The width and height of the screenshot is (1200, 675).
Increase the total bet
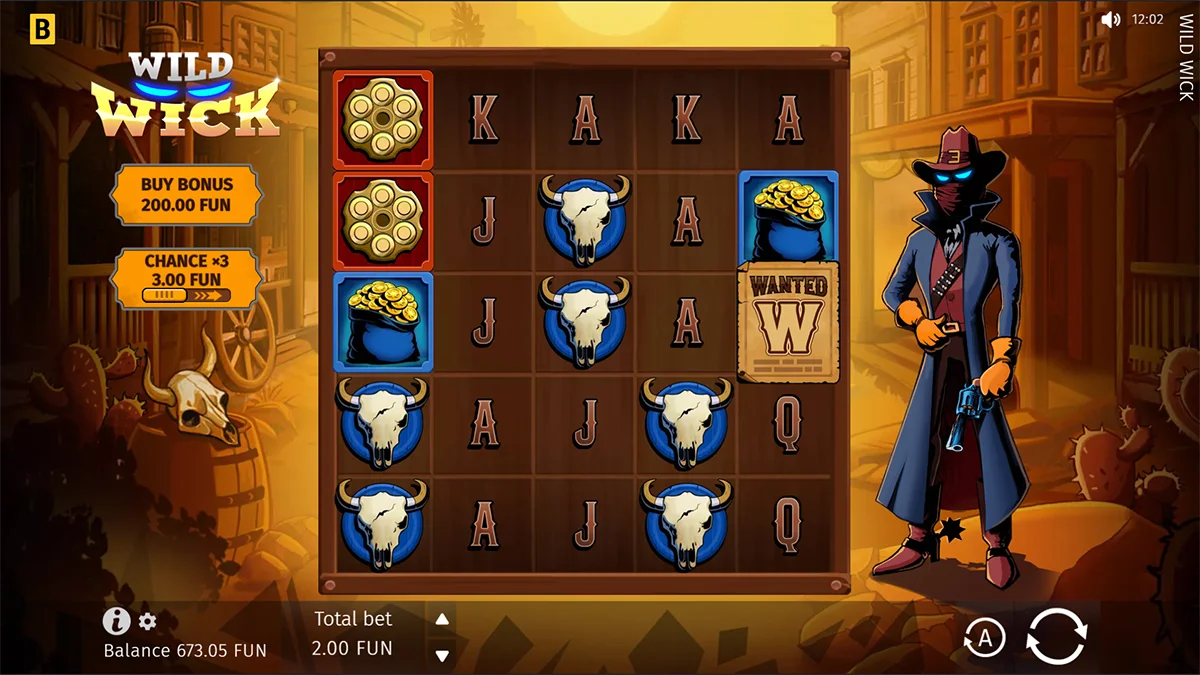pyautogui.click(x=442, y=619)
